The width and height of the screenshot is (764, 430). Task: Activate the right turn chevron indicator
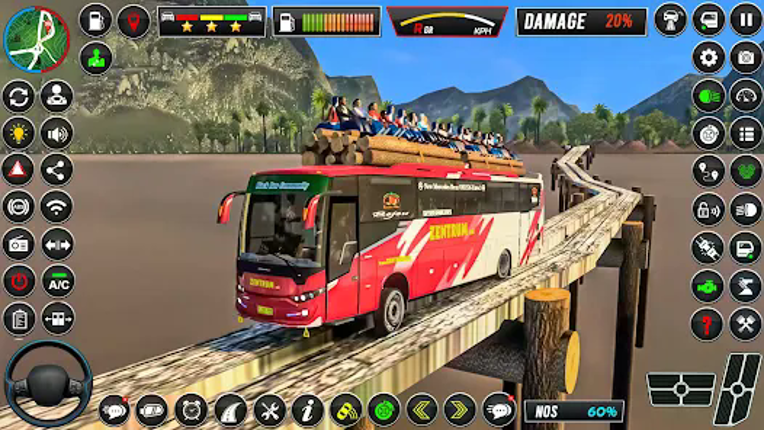tap(459, 410)
